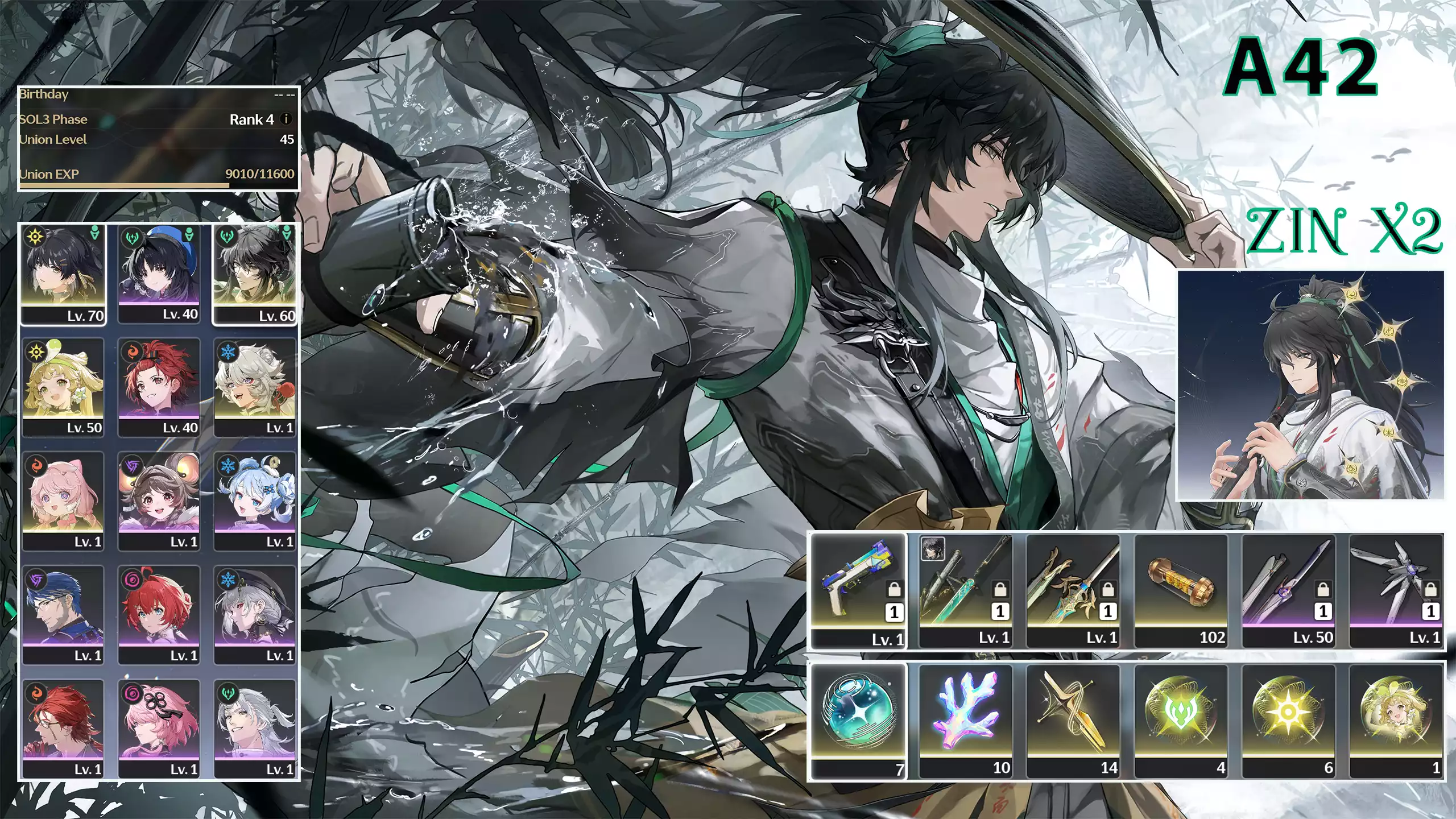Image resolution: width=1456 pixels, height=819 pixels.
Task: Select the yellow sun emblem orb item
Action: [x=1288, y=720]
